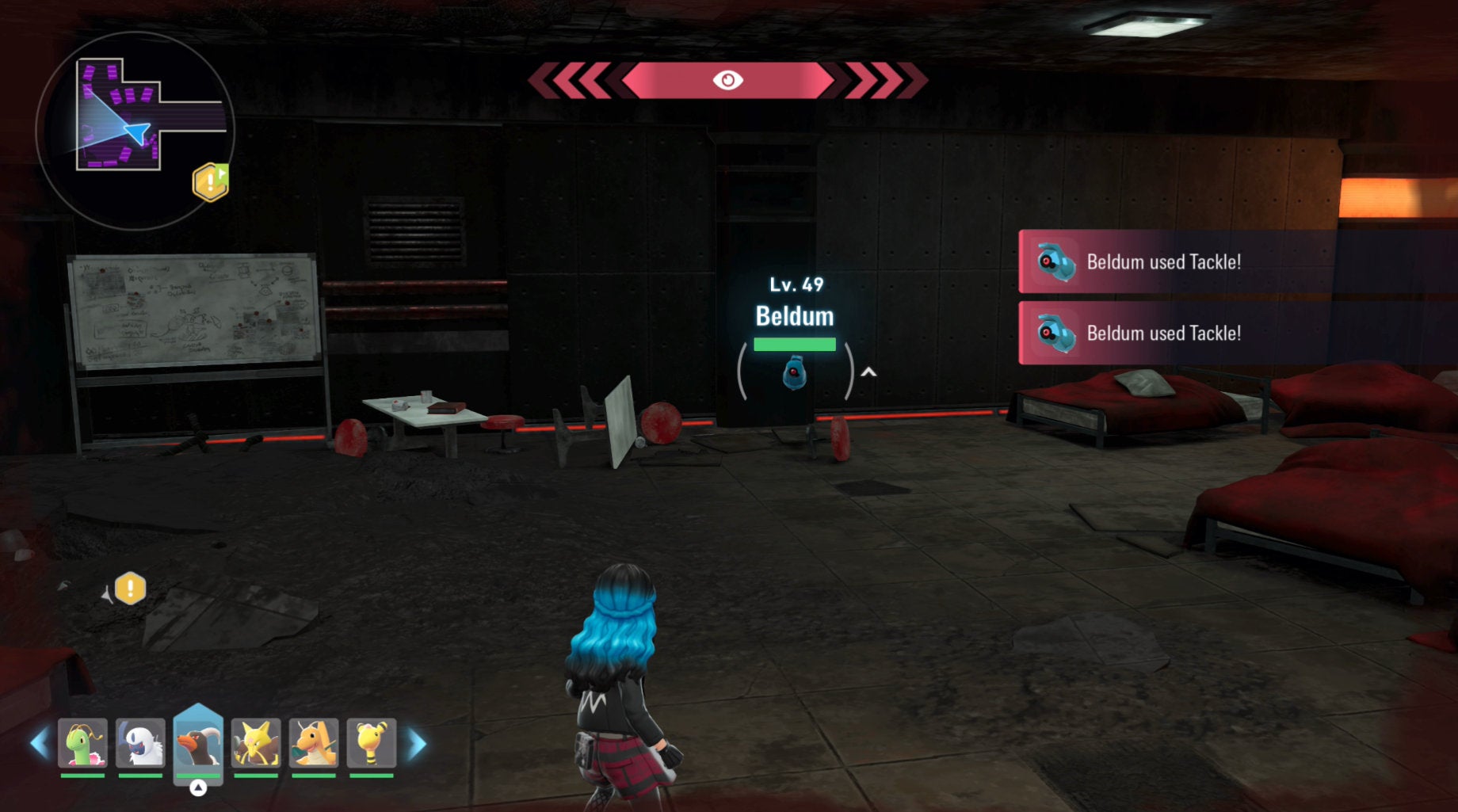Click the left arrow beside the party bar

click(x=38, y=744)
